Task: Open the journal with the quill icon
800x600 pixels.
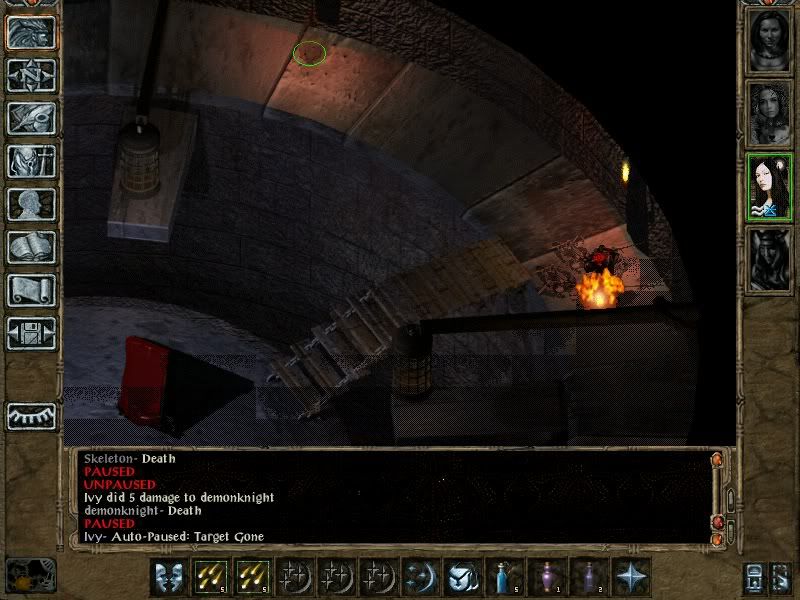Action: (31, 118)
